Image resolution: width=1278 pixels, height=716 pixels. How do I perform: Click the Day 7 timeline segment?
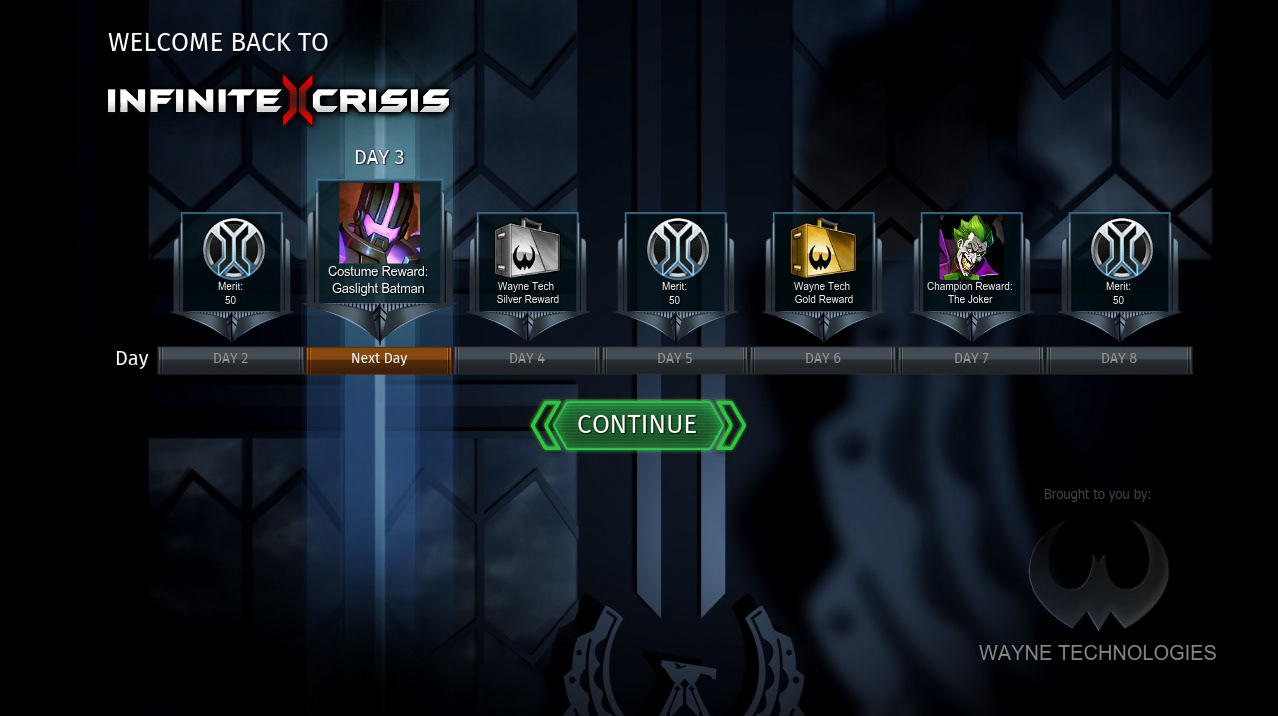click(x=971, y=359)
